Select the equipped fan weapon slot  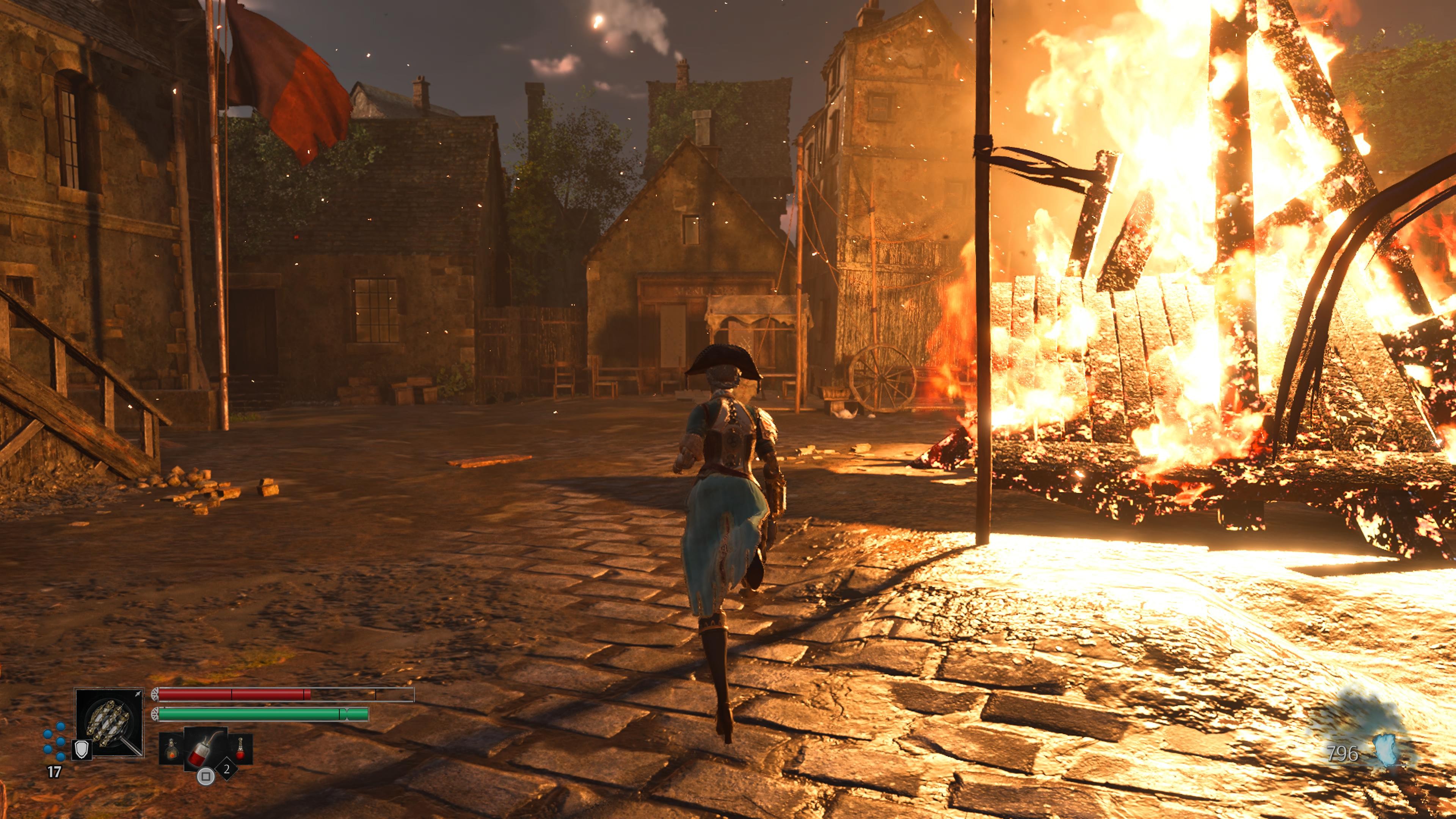coord(110,722)
